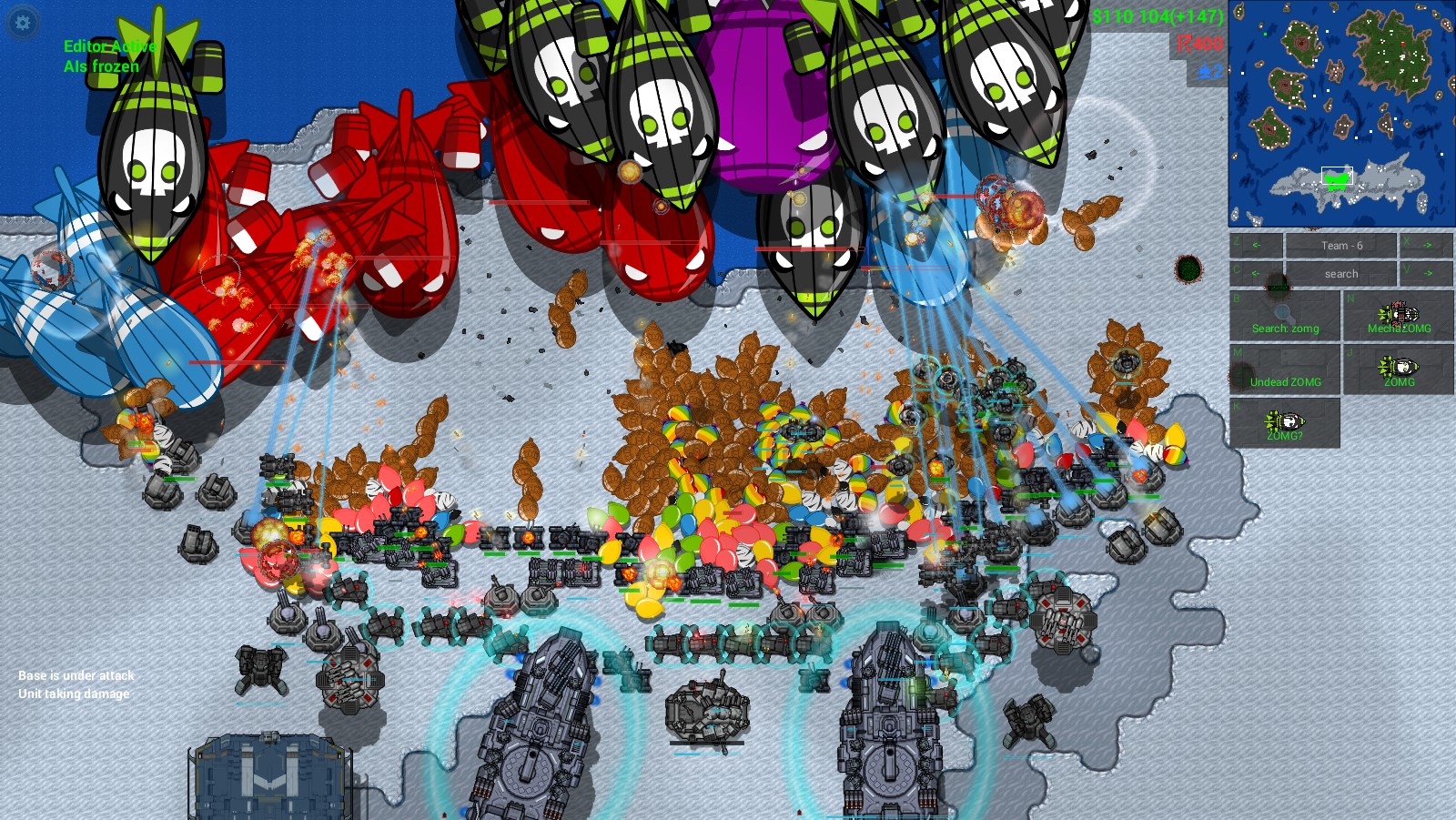This screenshot has height=820, width=1456.
Task: Choose the Search: zomg filter tile
Action: (1285, 317)
